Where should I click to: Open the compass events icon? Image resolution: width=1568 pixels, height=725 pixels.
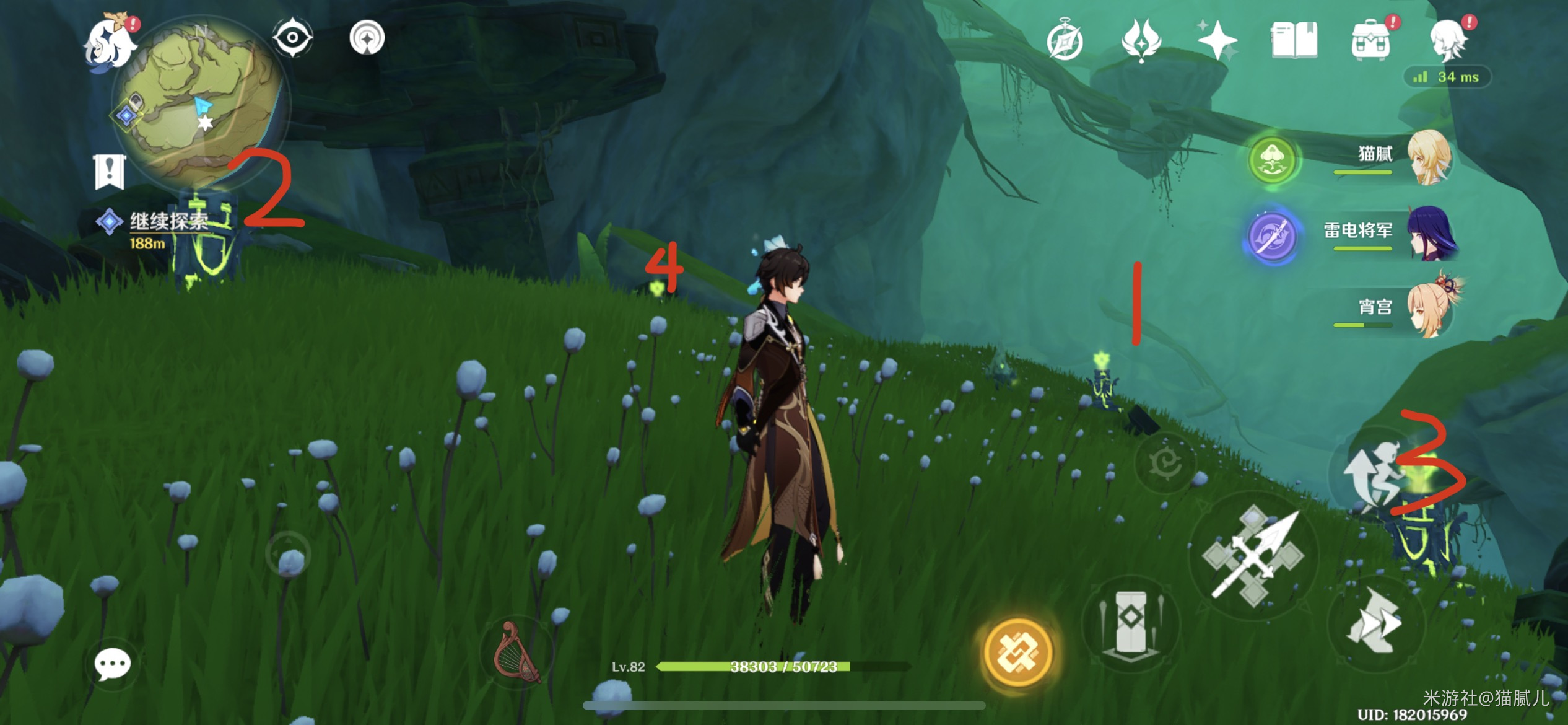pyautogui.click(x=1065, y=41)
